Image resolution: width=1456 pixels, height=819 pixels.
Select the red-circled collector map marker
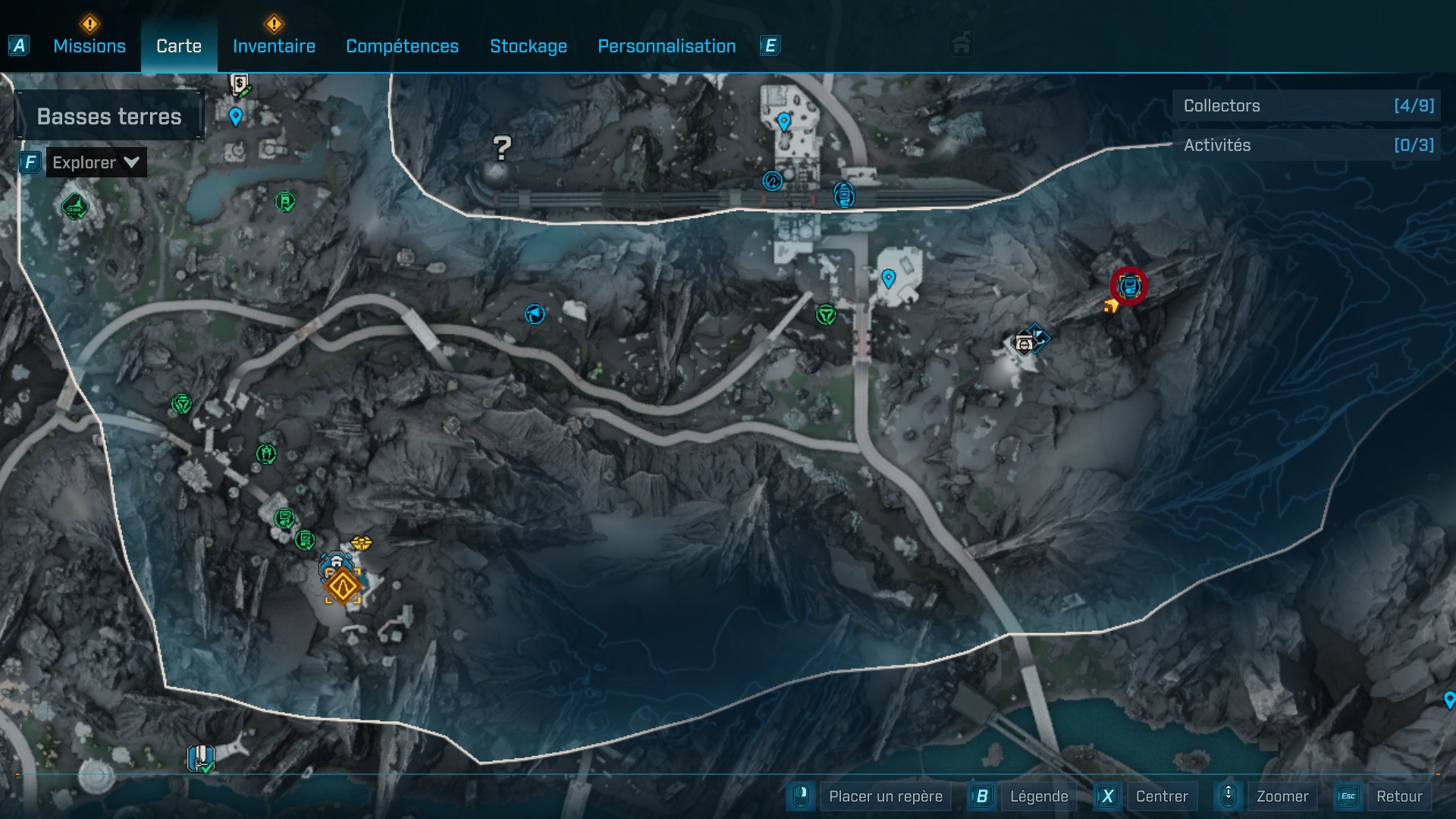click(1129, 287)
